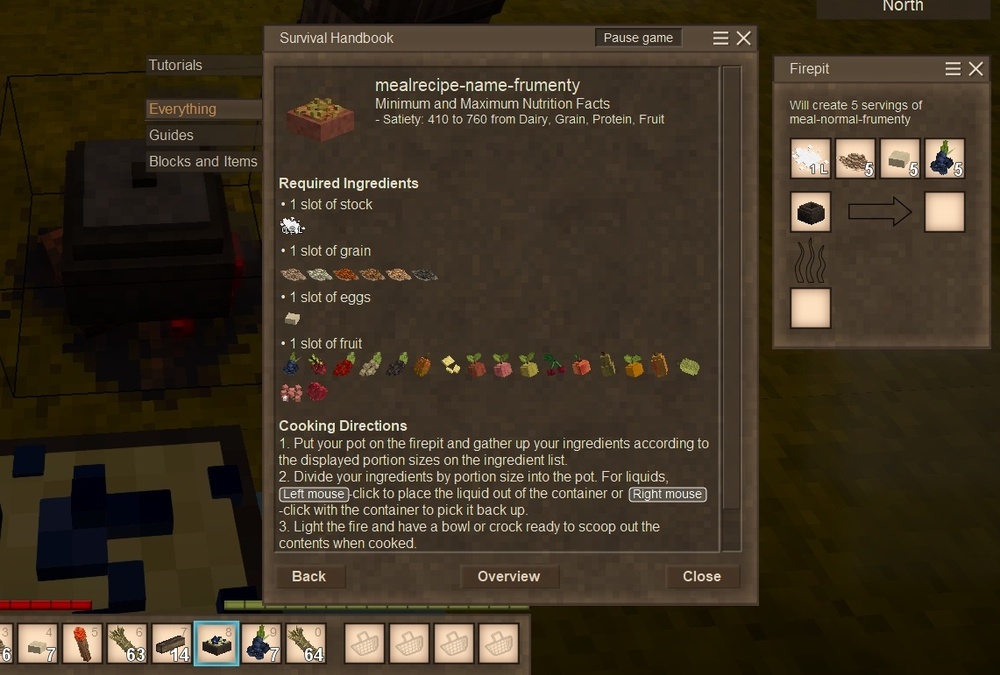
Task: Go Back in the handbook
Action: pos(309,576)
